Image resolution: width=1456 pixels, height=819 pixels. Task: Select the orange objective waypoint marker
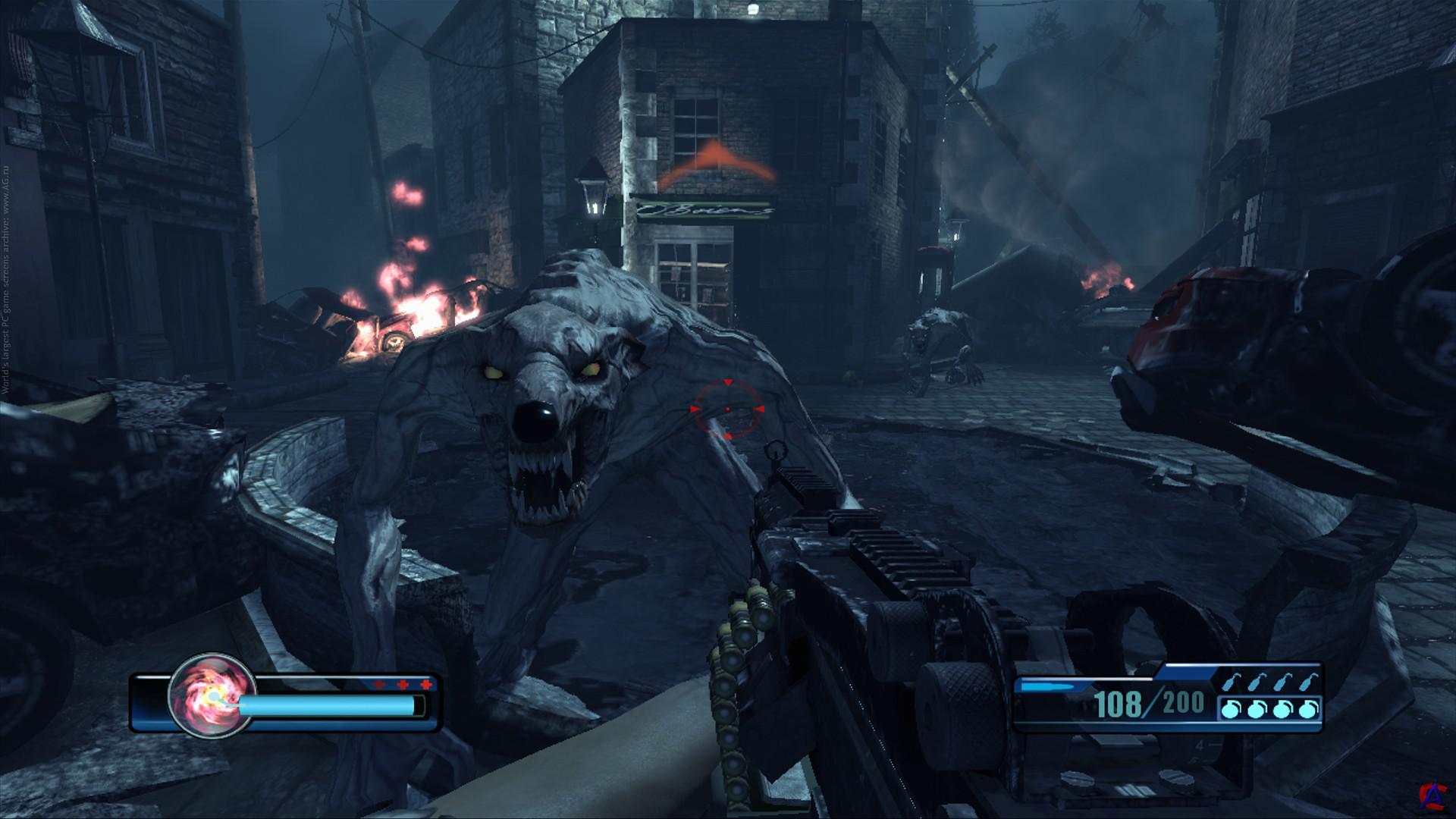point(716,165)
